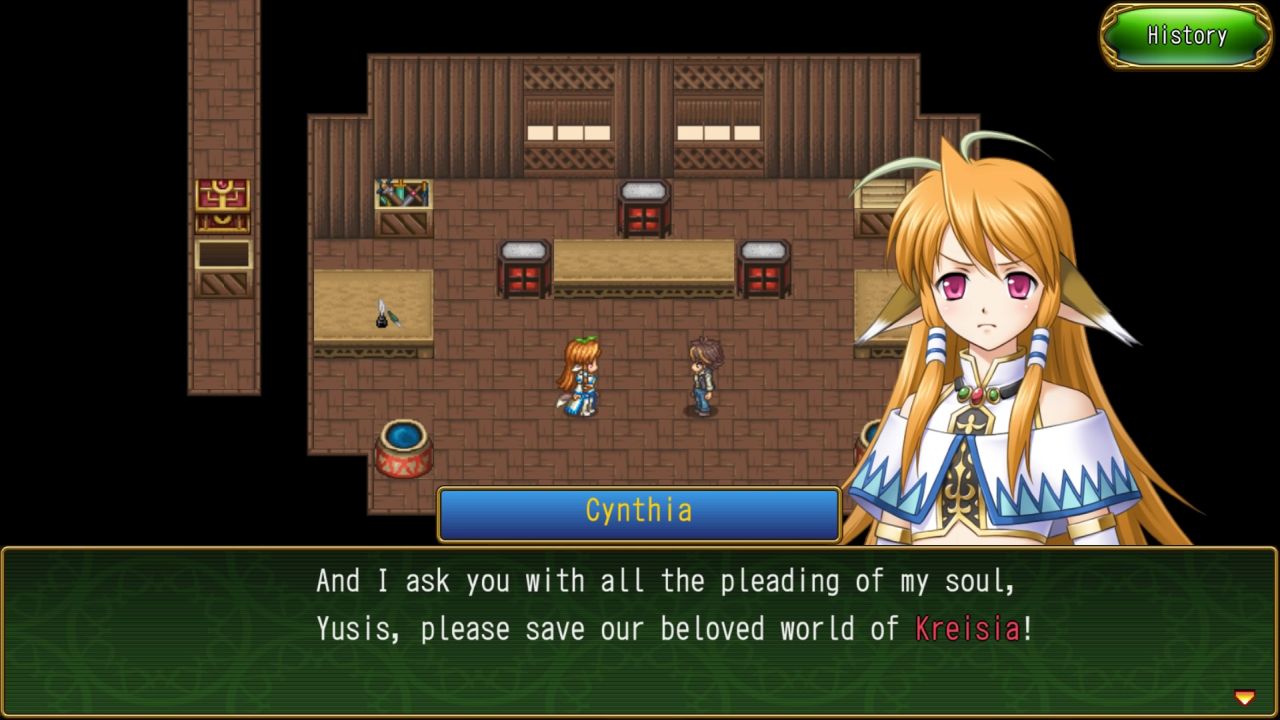Click the Cynthia name plate
This screenshot has width=1280, height=720.
click(639, 511)
